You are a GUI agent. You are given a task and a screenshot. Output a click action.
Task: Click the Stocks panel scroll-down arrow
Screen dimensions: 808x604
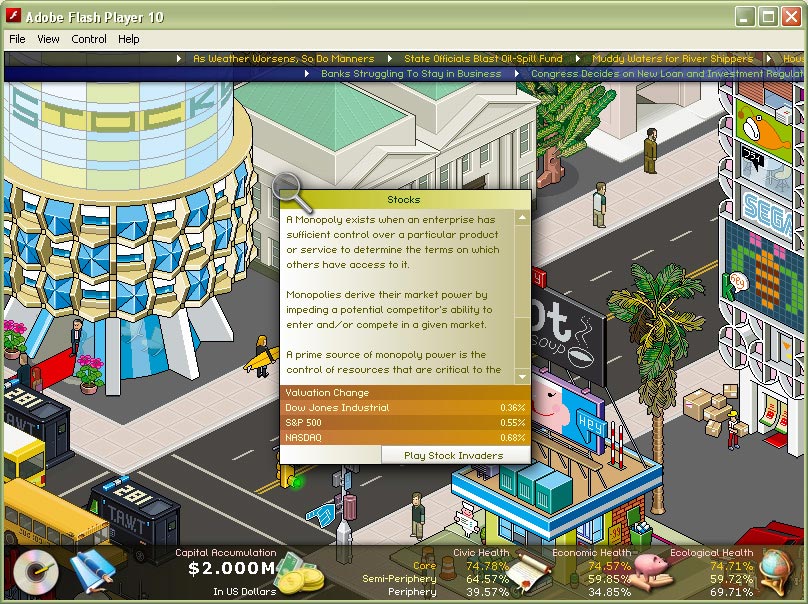[x=522, y=376]
